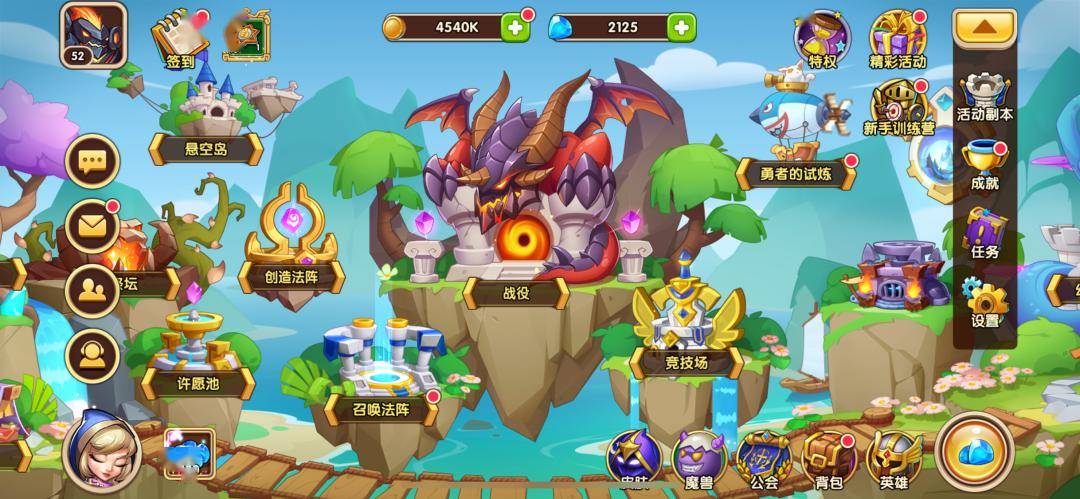
Task: Open the 任务 quest book
Action: 984,236
